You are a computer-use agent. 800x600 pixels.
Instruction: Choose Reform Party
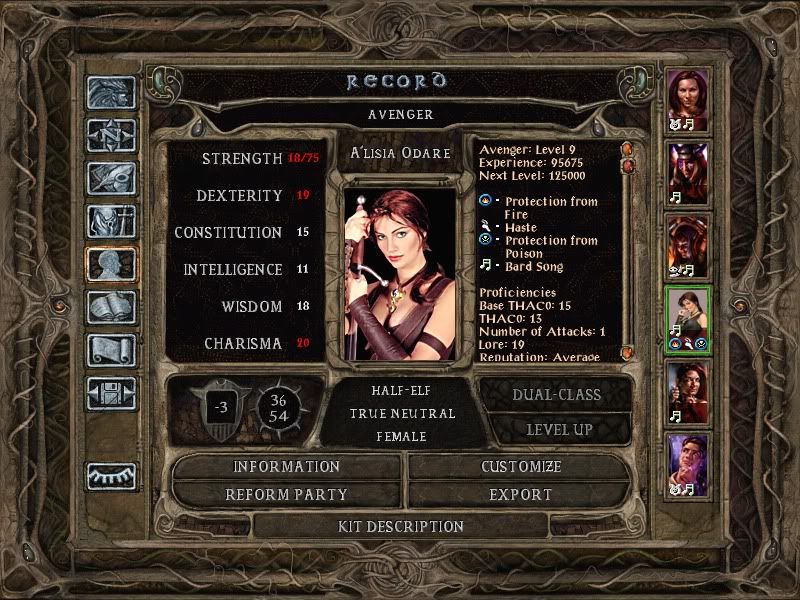(x=287, y=494)
